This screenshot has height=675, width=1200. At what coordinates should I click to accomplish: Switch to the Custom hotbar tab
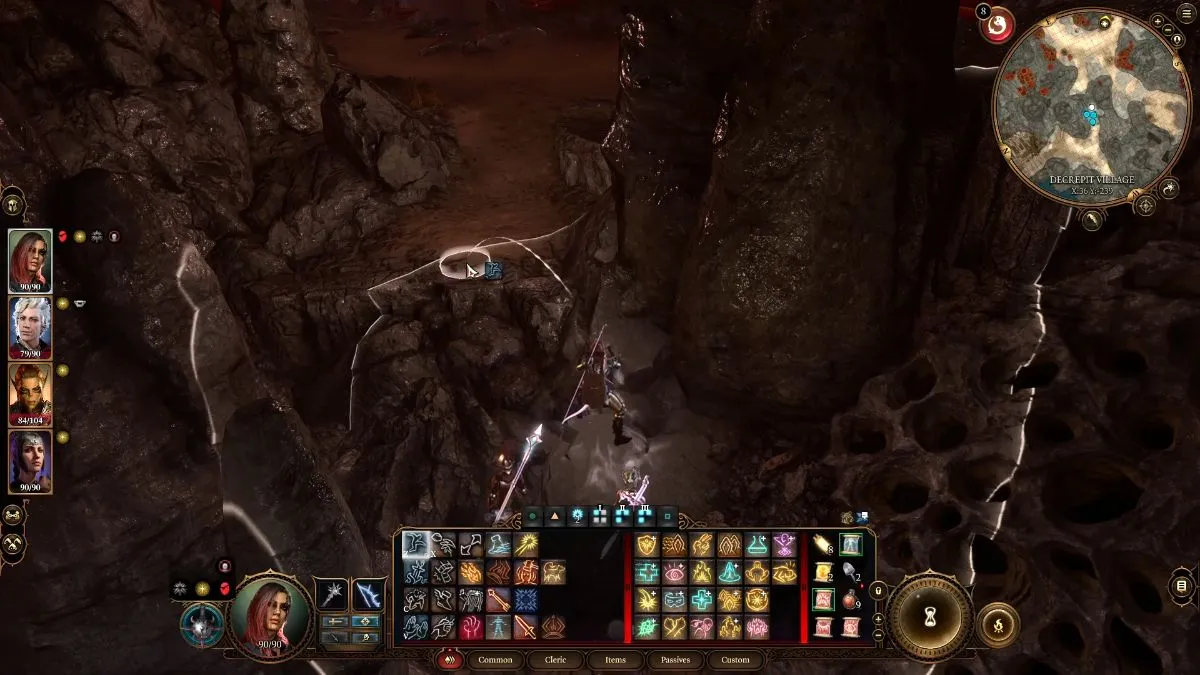coord(735,660)
